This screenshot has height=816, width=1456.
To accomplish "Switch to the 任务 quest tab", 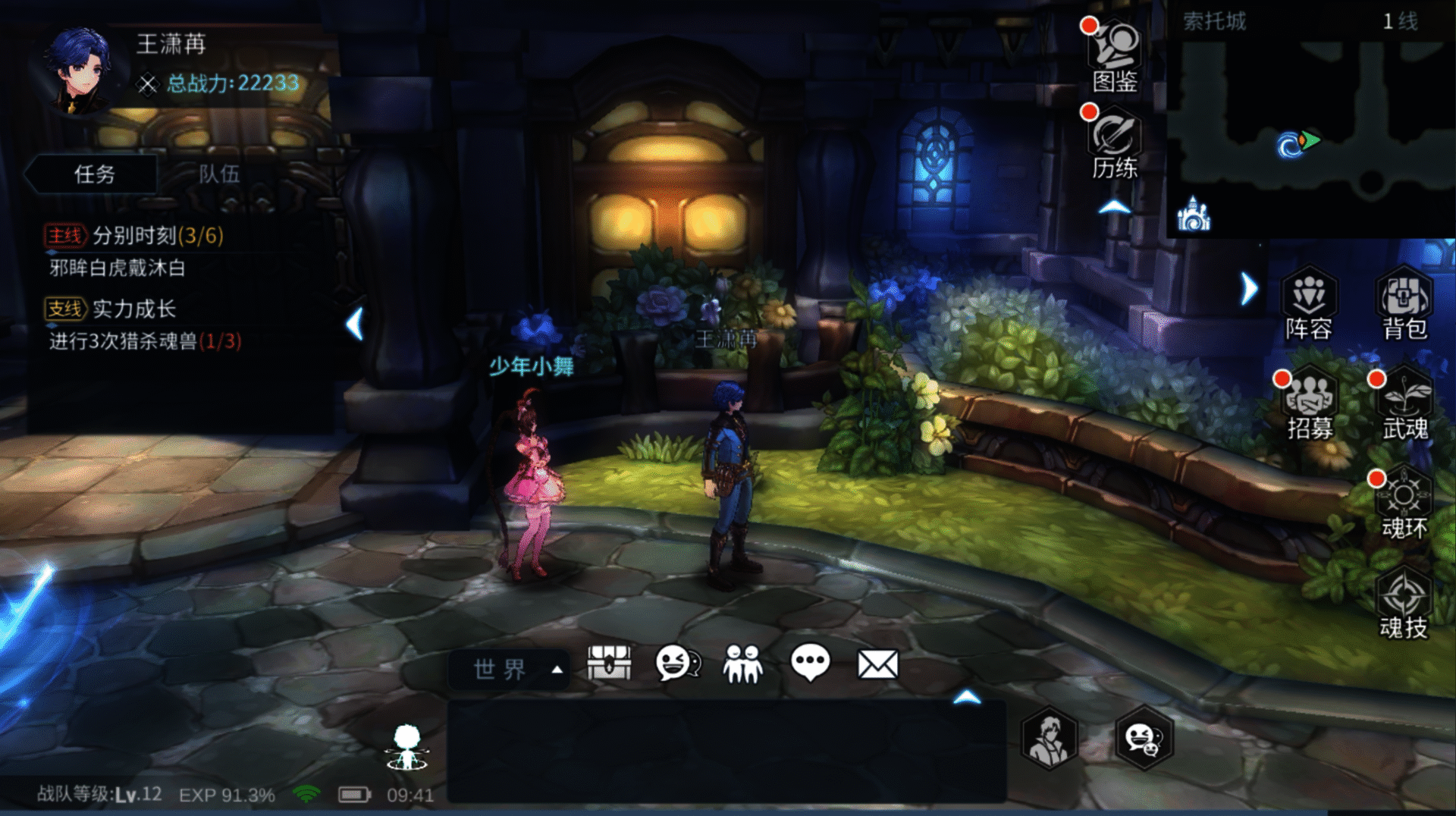I will (94, 174).
